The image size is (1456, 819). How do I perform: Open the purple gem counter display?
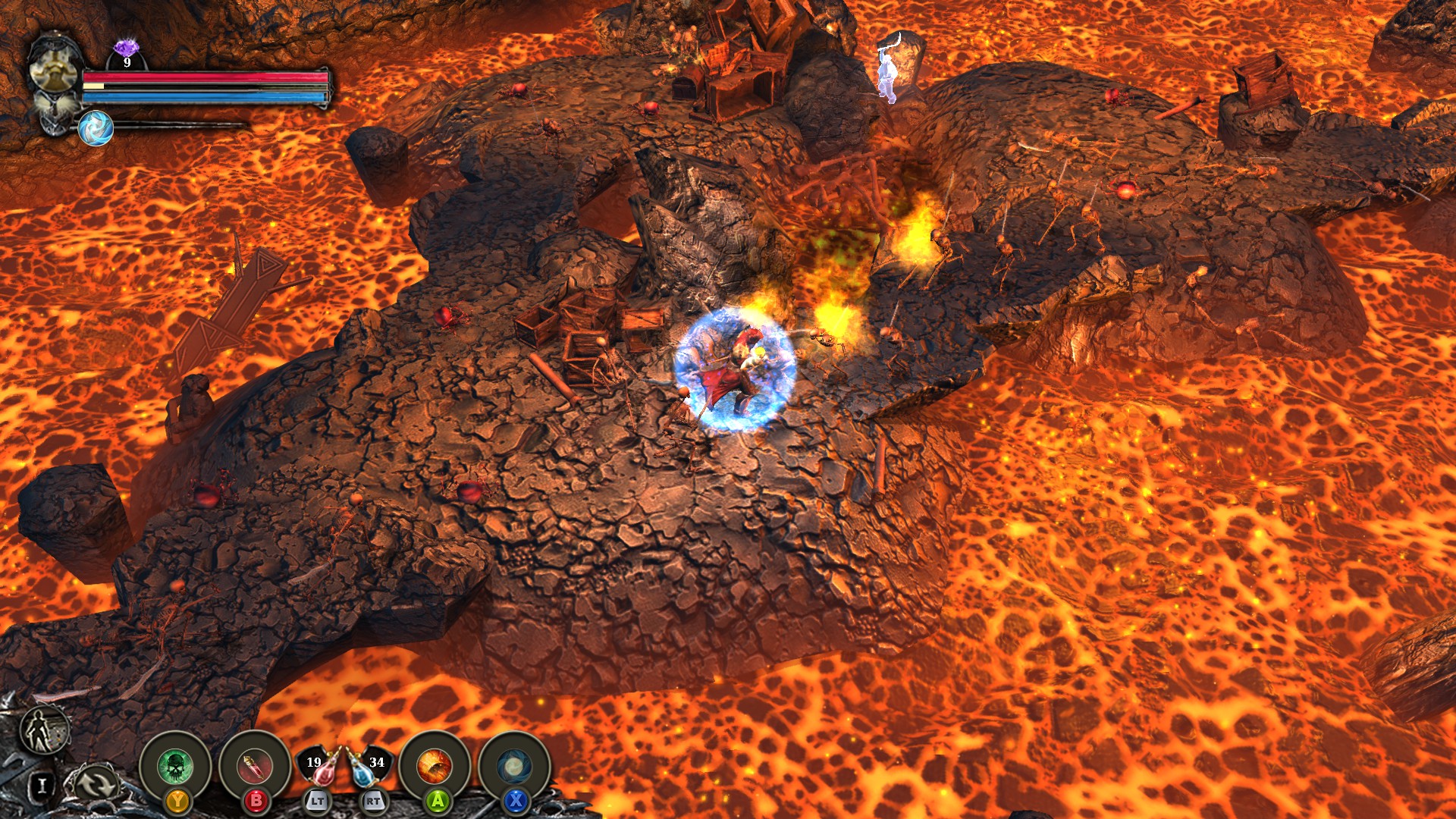[125, 47]
